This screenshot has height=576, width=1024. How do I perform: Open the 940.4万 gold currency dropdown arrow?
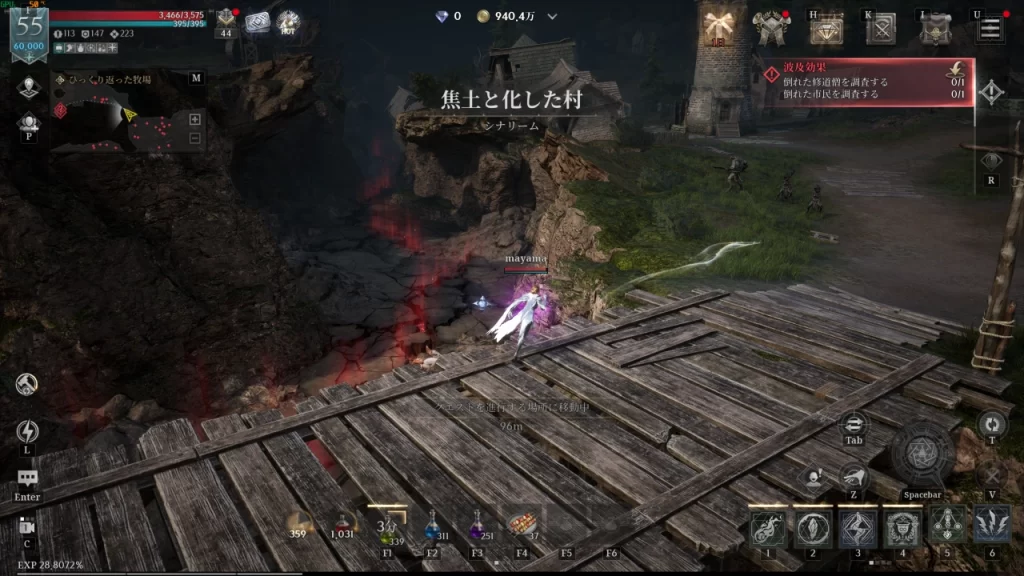(x=552, y=16)
